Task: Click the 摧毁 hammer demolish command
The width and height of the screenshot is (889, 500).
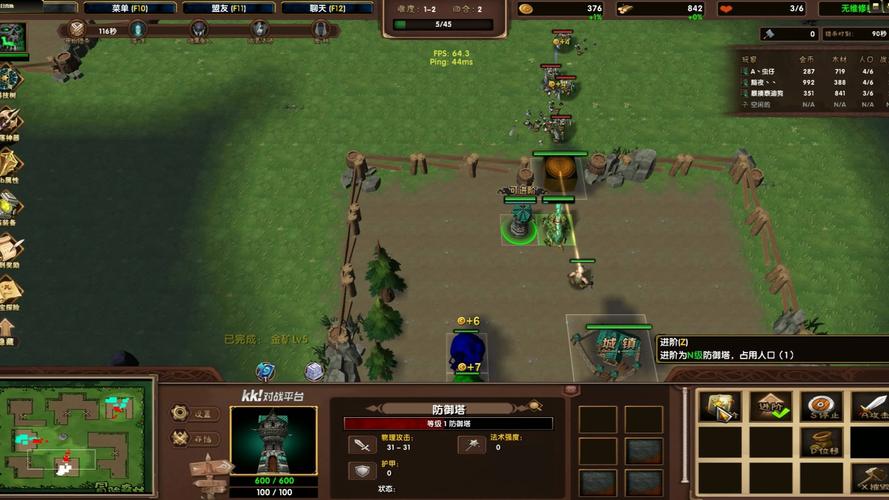Action: (x=870, y=477)
